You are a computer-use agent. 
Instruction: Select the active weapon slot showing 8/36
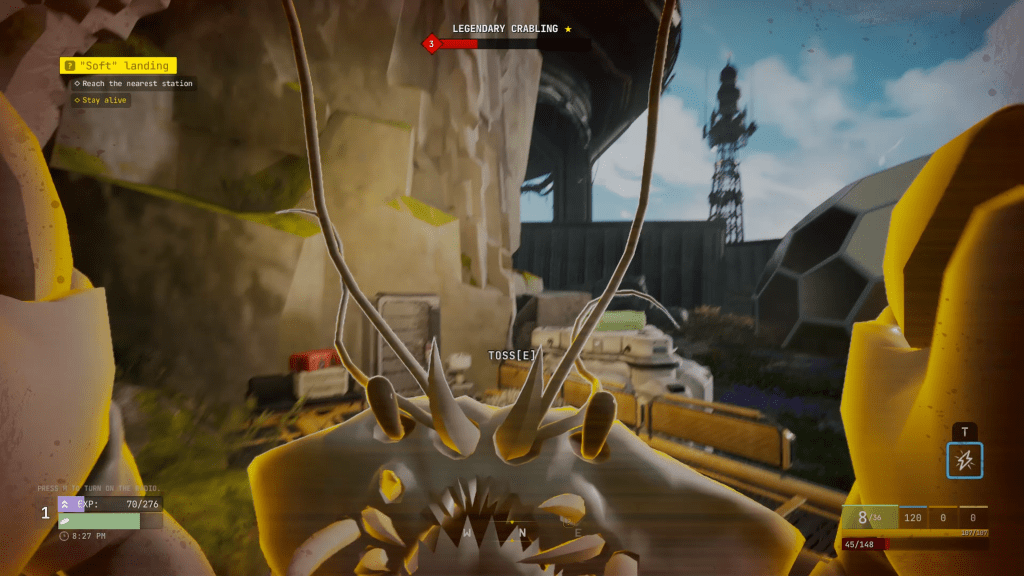tap(869, 517)
